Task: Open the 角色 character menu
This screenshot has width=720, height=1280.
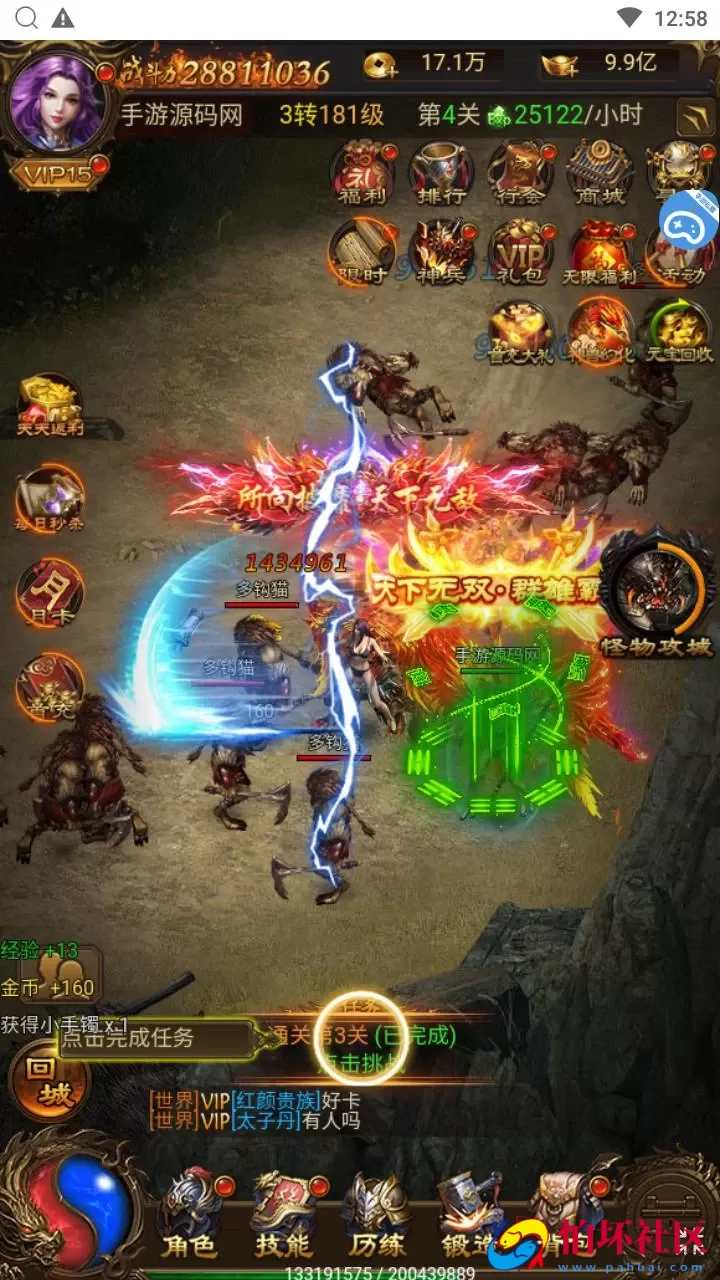Action: 190,1213
